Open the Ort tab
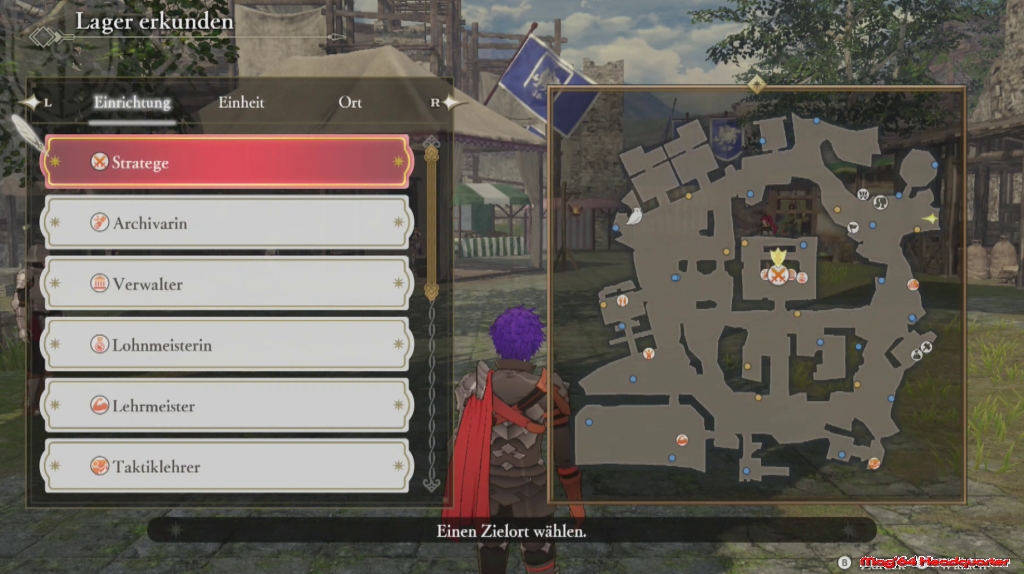Screen dimensions: 1024x574 (350, 102)
